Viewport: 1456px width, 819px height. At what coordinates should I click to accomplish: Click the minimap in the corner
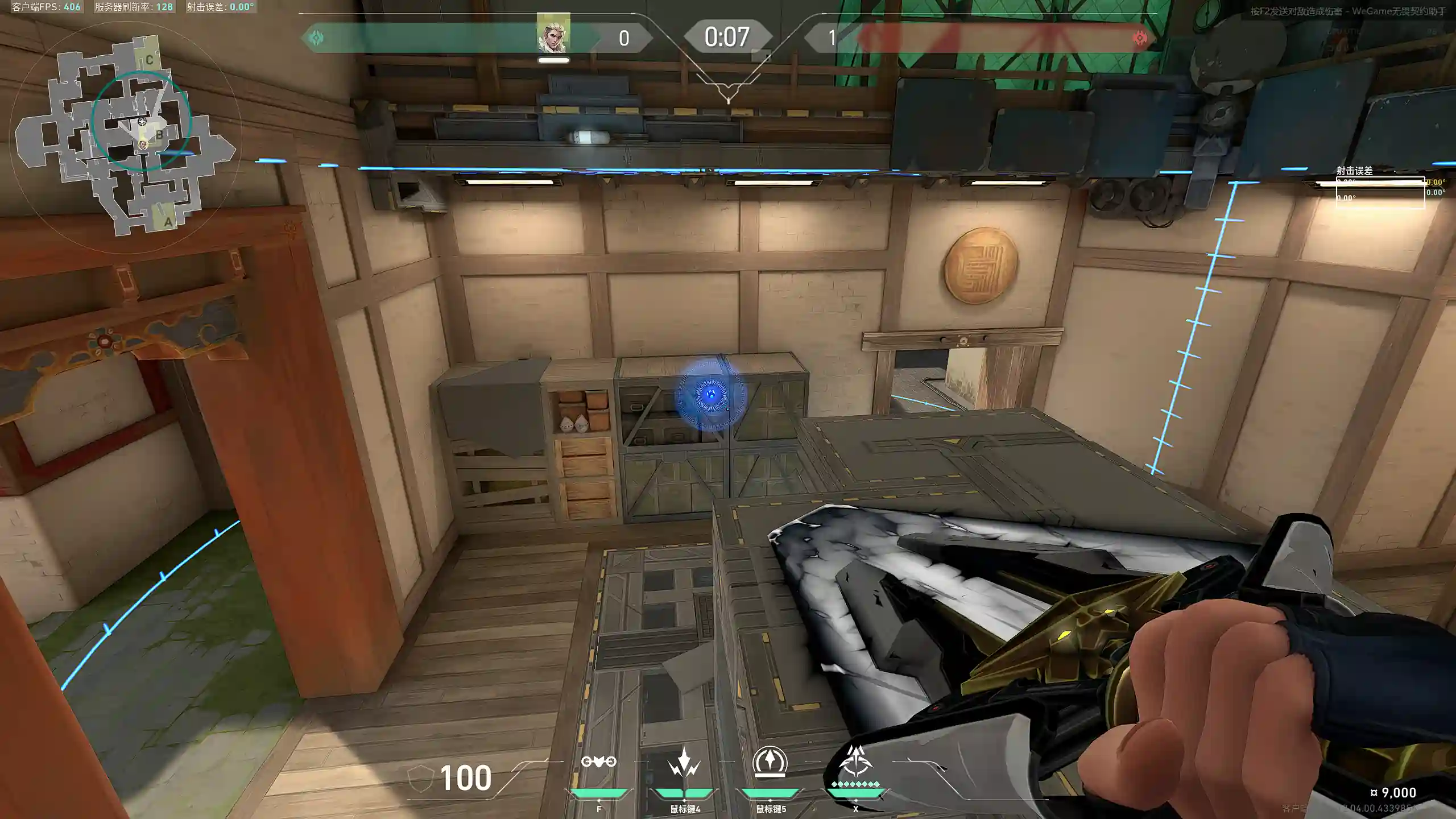[125, 136]
